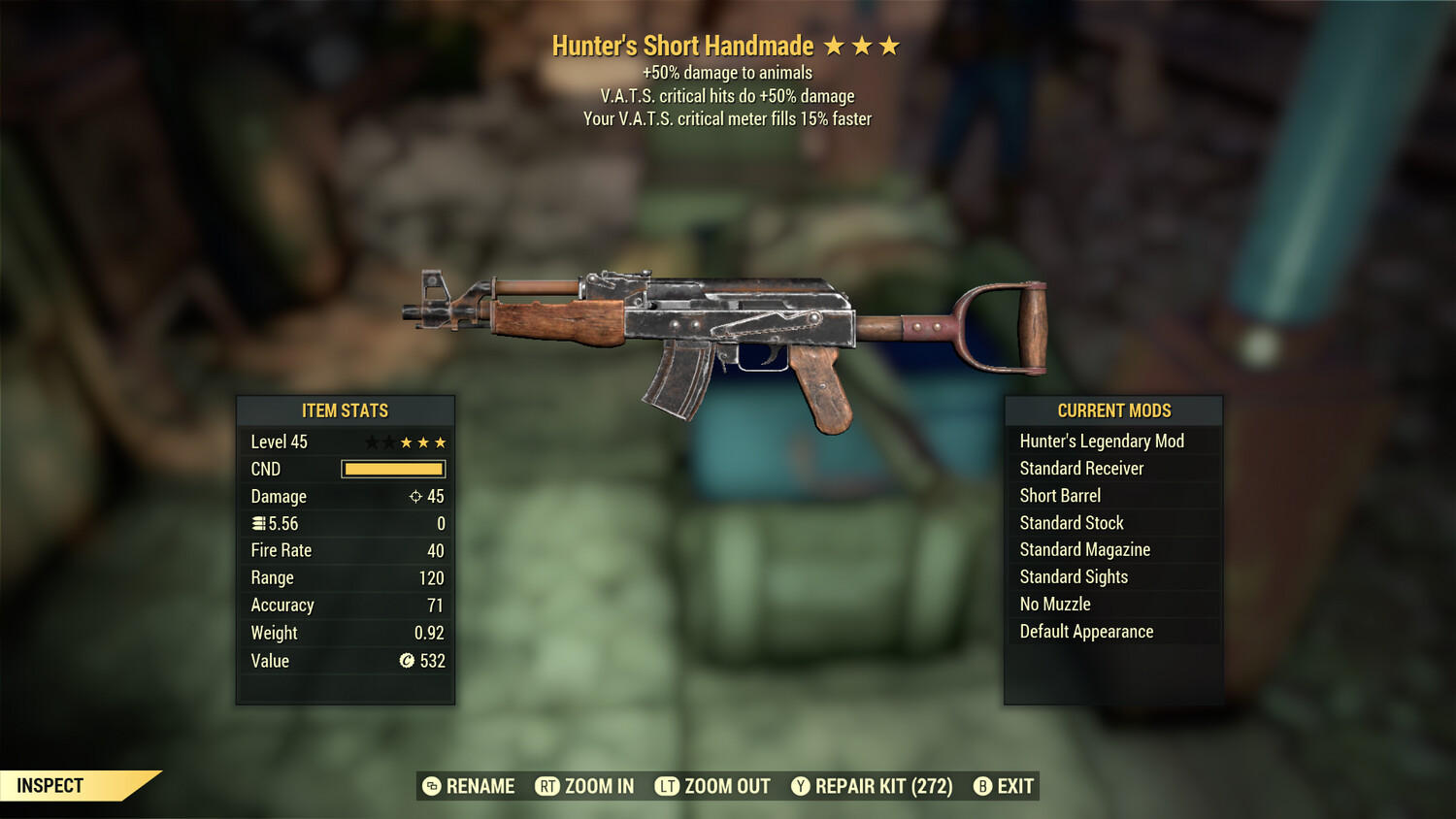1456x819 pixels.
Task: Click RENAME to rename the weapon
Action: (480, 787)
